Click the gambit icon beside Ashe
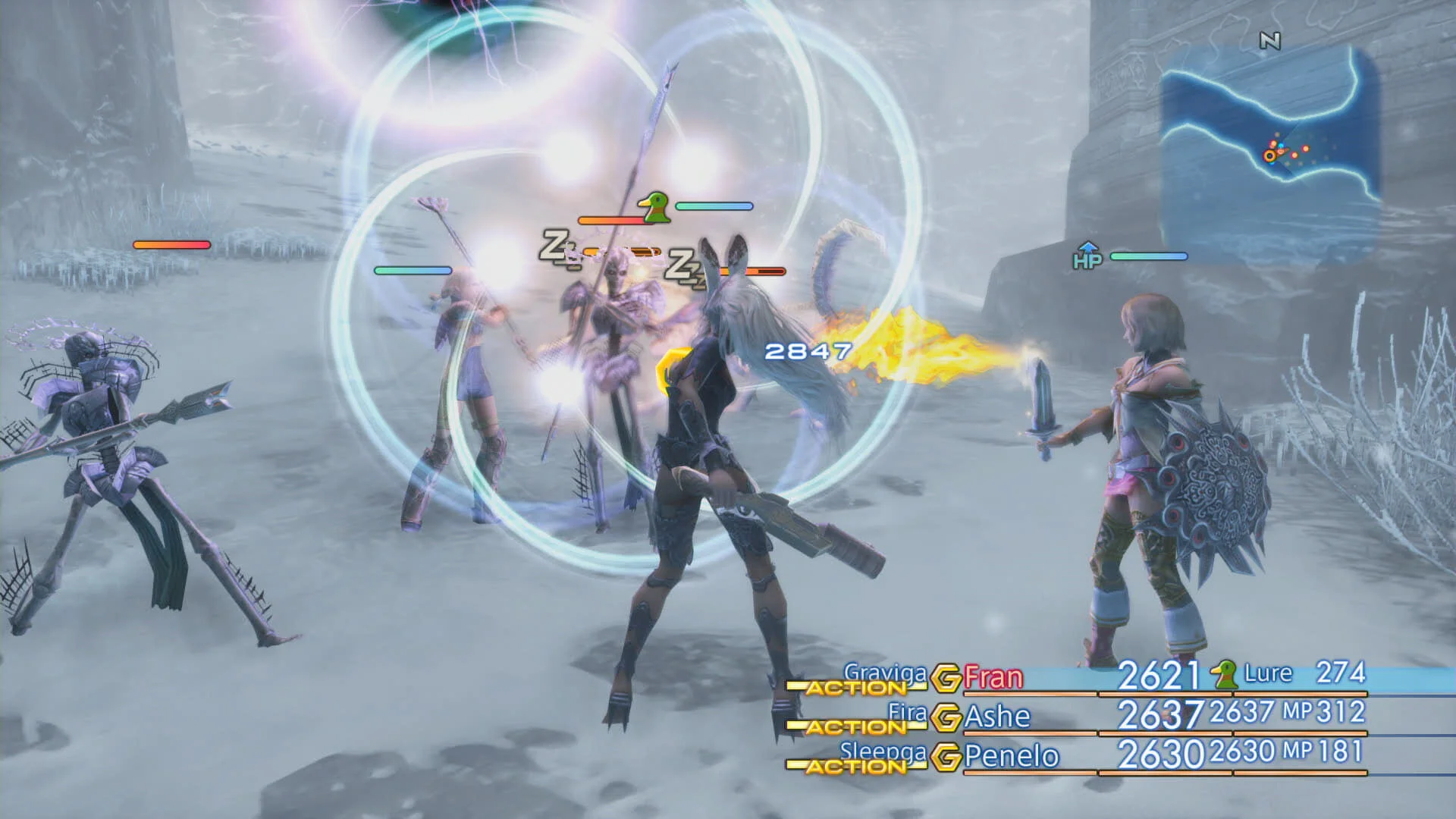 [946, 717]
